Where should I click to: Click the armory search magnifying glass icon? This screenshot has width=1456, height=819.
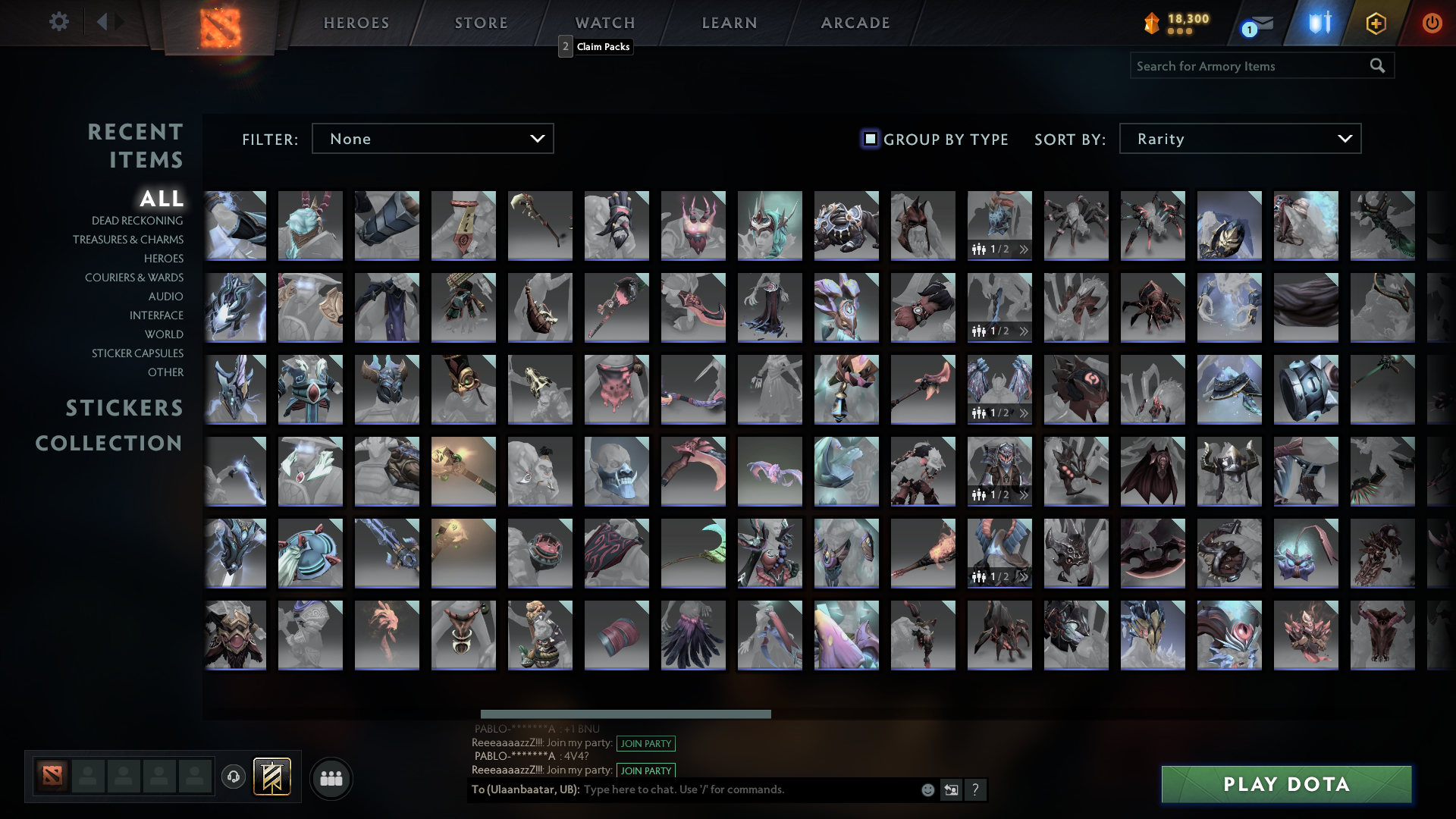(1376, 66)
